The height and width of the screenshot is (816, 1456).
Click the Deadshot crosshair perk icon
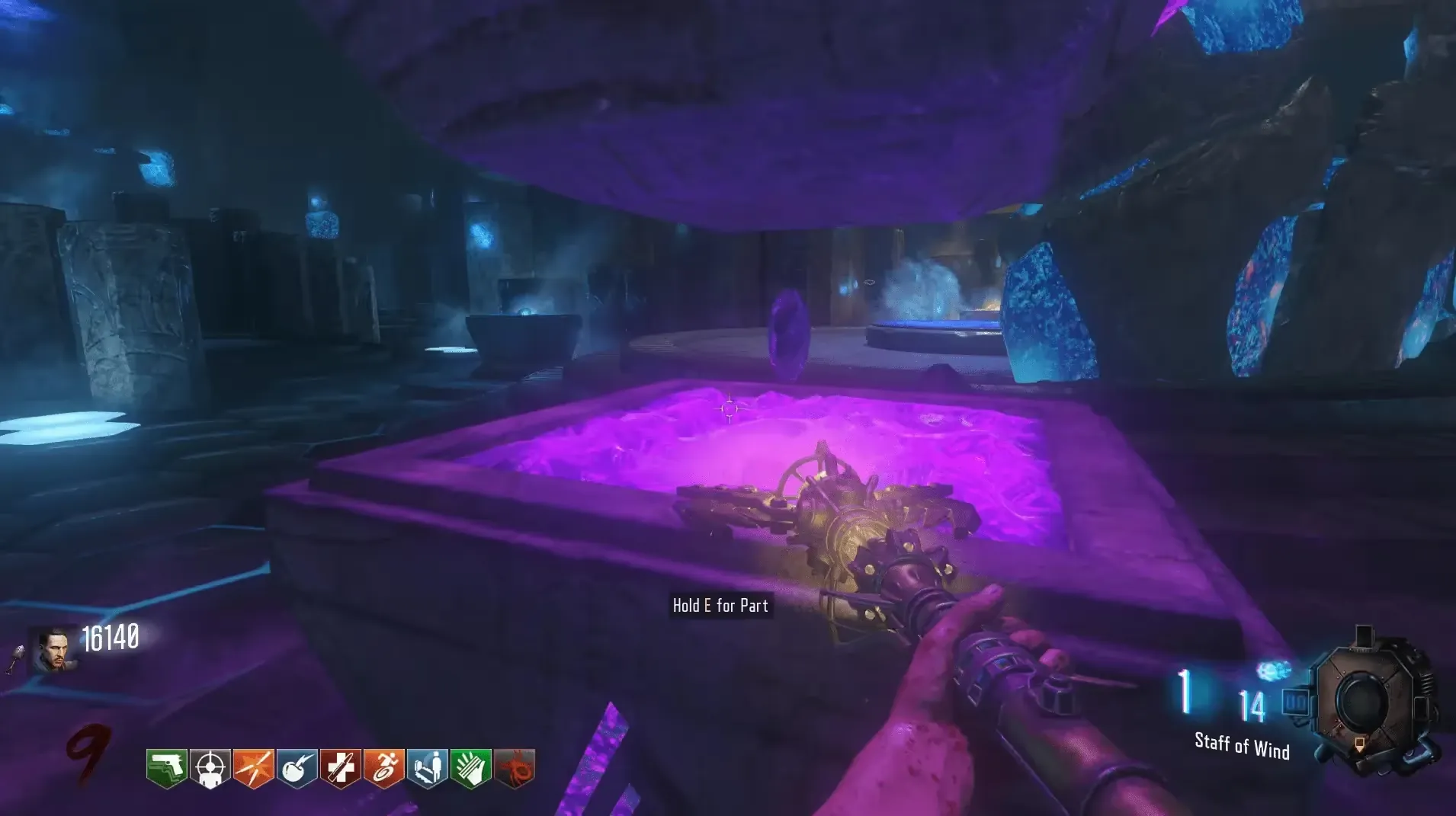[210, 768]
